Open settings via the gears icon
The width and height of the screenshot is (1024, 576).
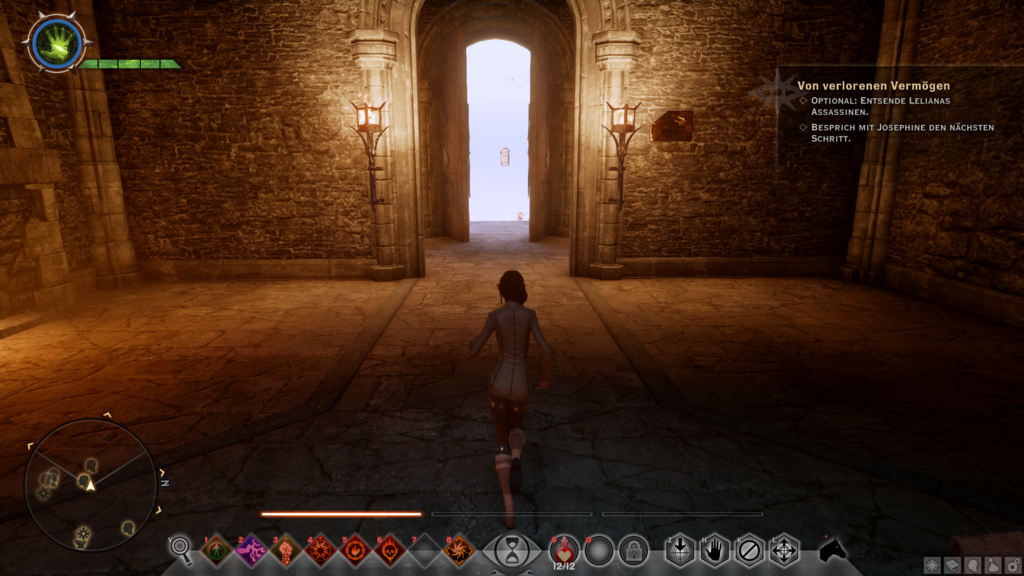pyautogui.click(x=1012, y=566)
